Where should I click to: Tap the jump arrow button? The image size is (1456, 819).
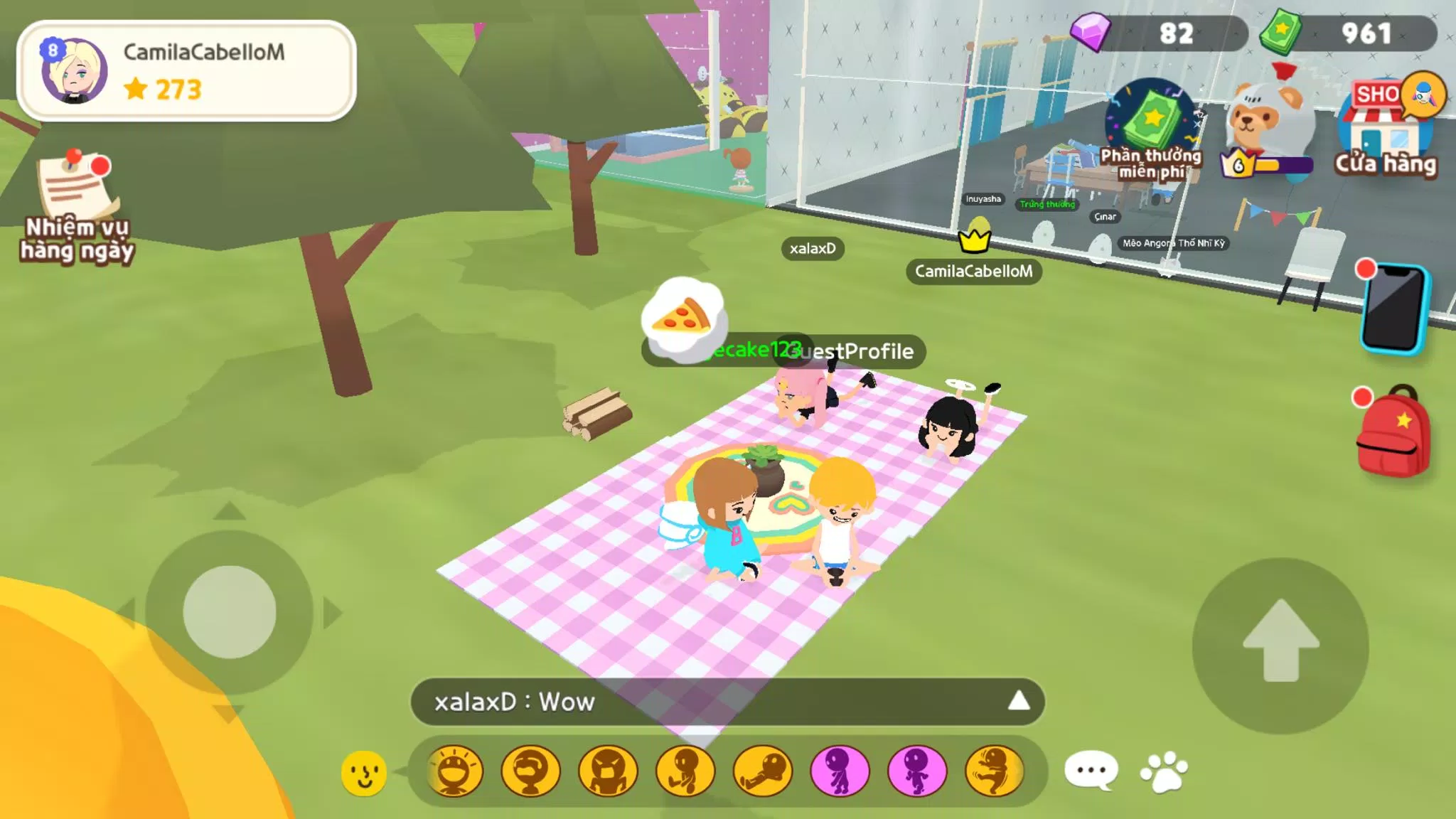1280,645
